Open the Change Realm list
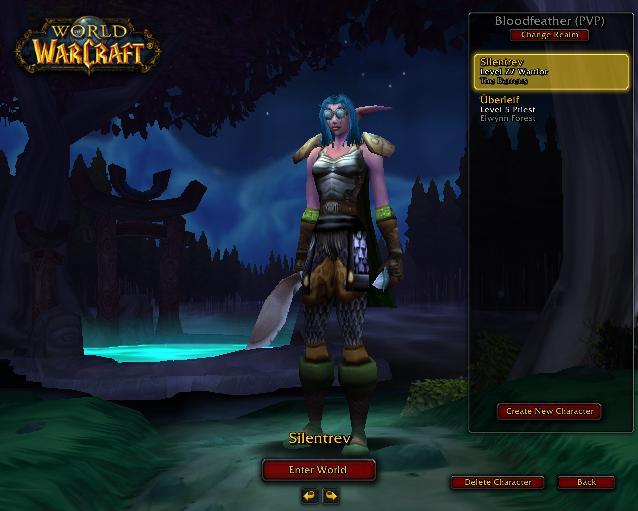The width and height of the screenshot is (638, 511). pyautogui.click(x=549, y=35)
